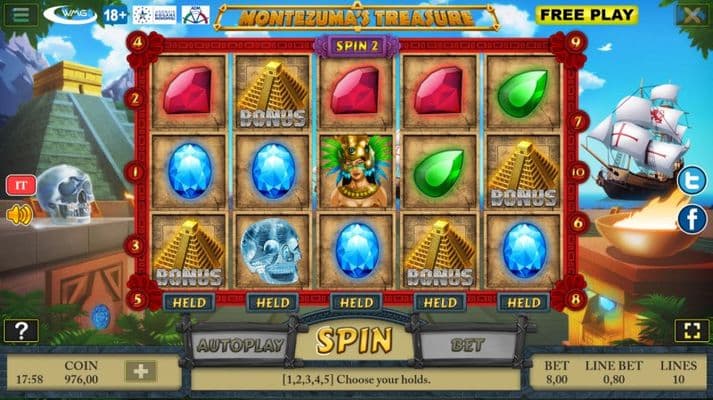Open the Bet options
This screenshot has width=713, height=400.
467,345
